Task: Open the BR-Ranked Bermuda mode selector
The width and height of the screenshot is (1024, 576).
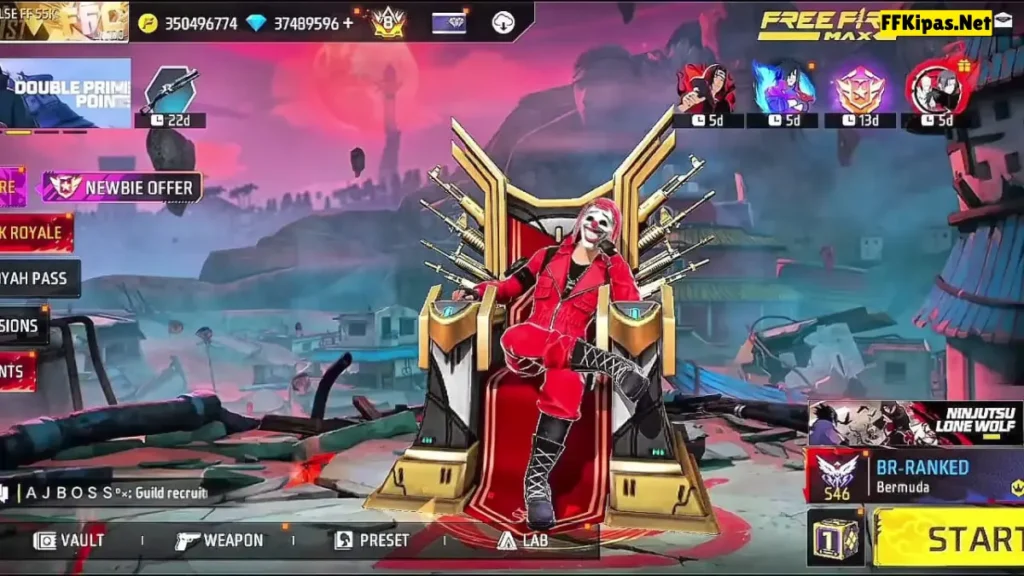Action: point(915,475)
